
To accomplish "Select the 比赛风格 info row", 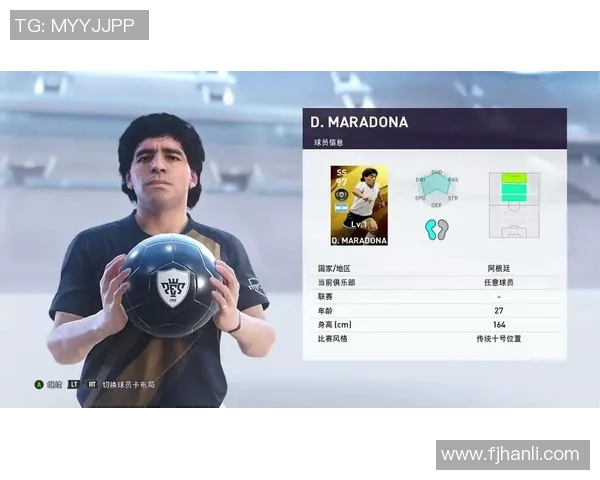I will 435,339.
